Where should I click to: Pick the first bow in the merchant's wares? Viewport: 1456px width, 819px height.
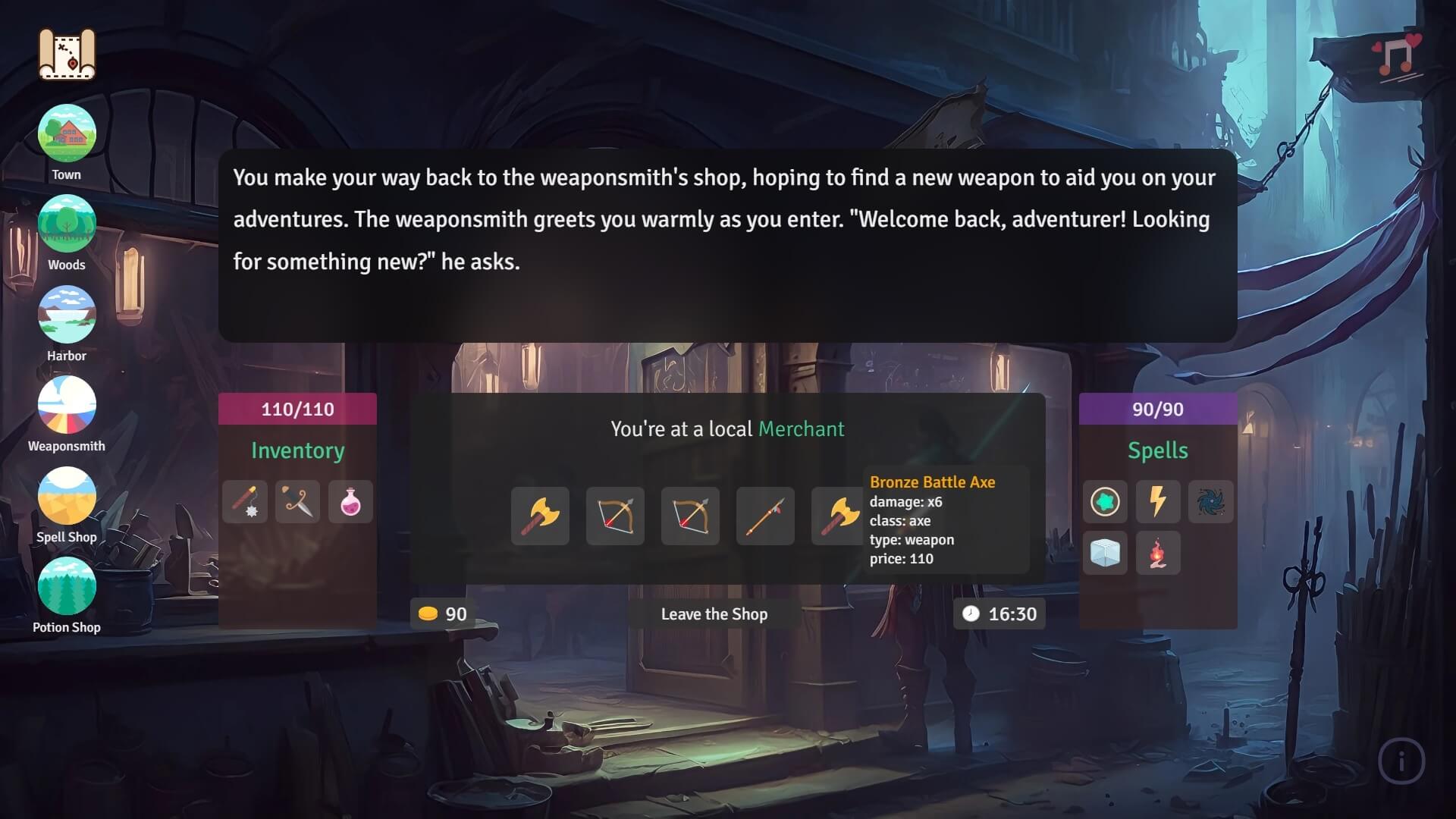click(x=614, y=516)
